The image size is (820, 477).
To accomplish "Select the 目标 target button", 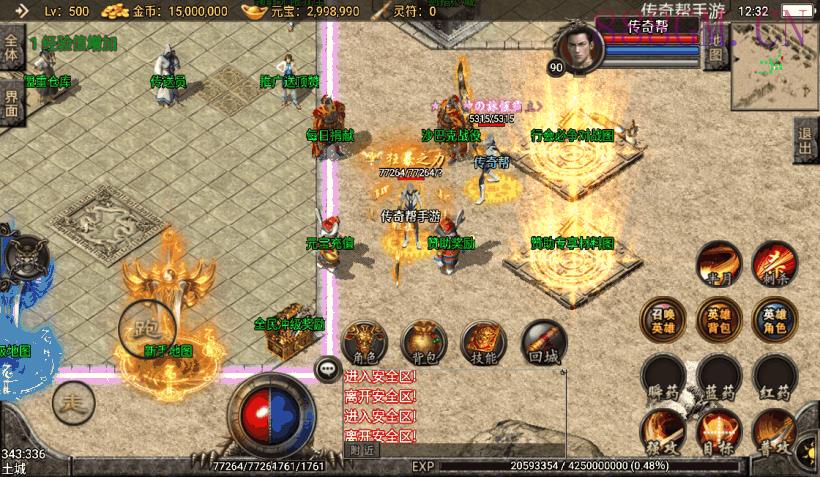I will point(718,432).
